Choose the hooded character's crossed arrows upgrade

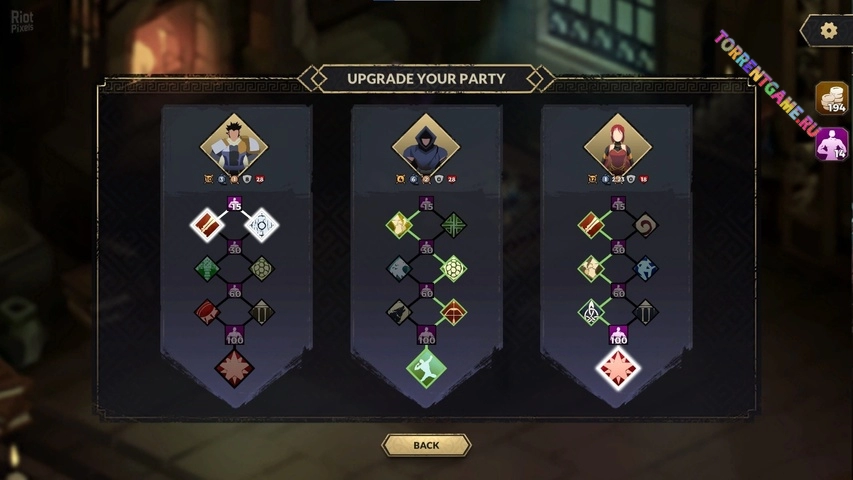454,224
